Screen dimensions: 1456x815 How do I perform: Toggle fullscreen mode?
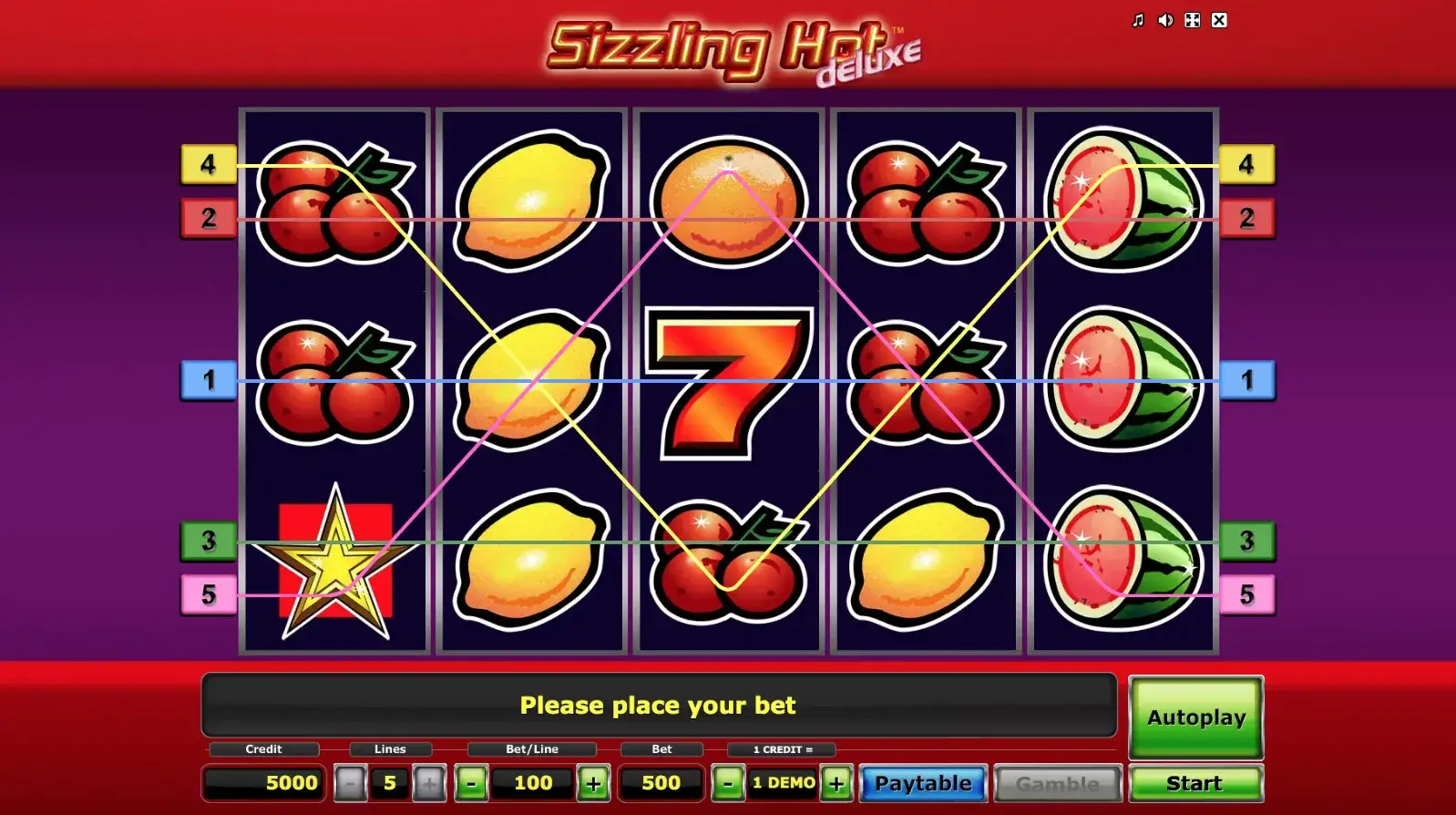click(x=1192, y=19)
